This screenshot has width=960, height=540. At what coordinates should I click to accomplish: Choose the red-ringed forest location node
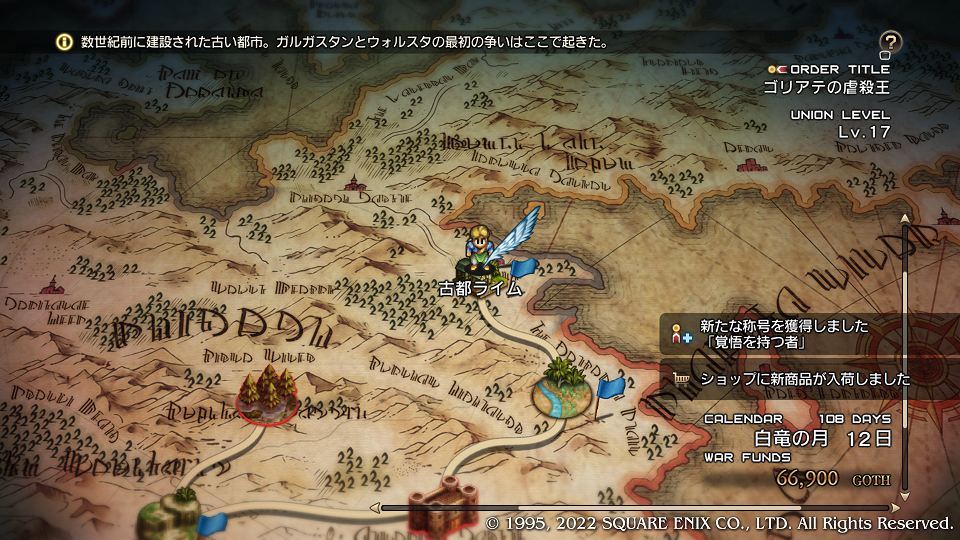267,395
